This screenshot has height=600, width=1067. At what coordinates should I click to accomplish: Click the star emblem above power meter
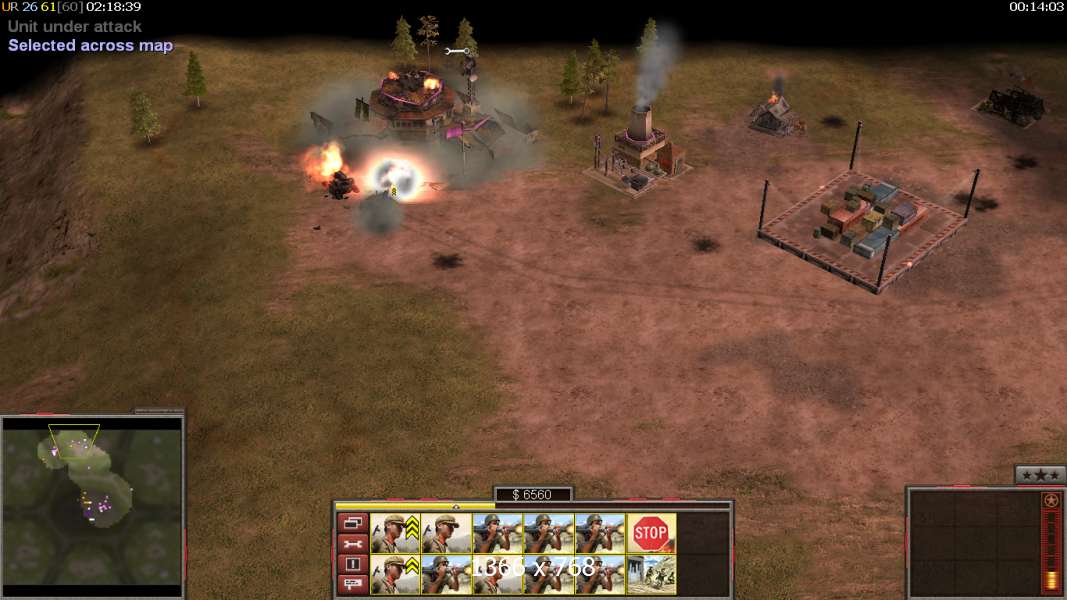1050,500
